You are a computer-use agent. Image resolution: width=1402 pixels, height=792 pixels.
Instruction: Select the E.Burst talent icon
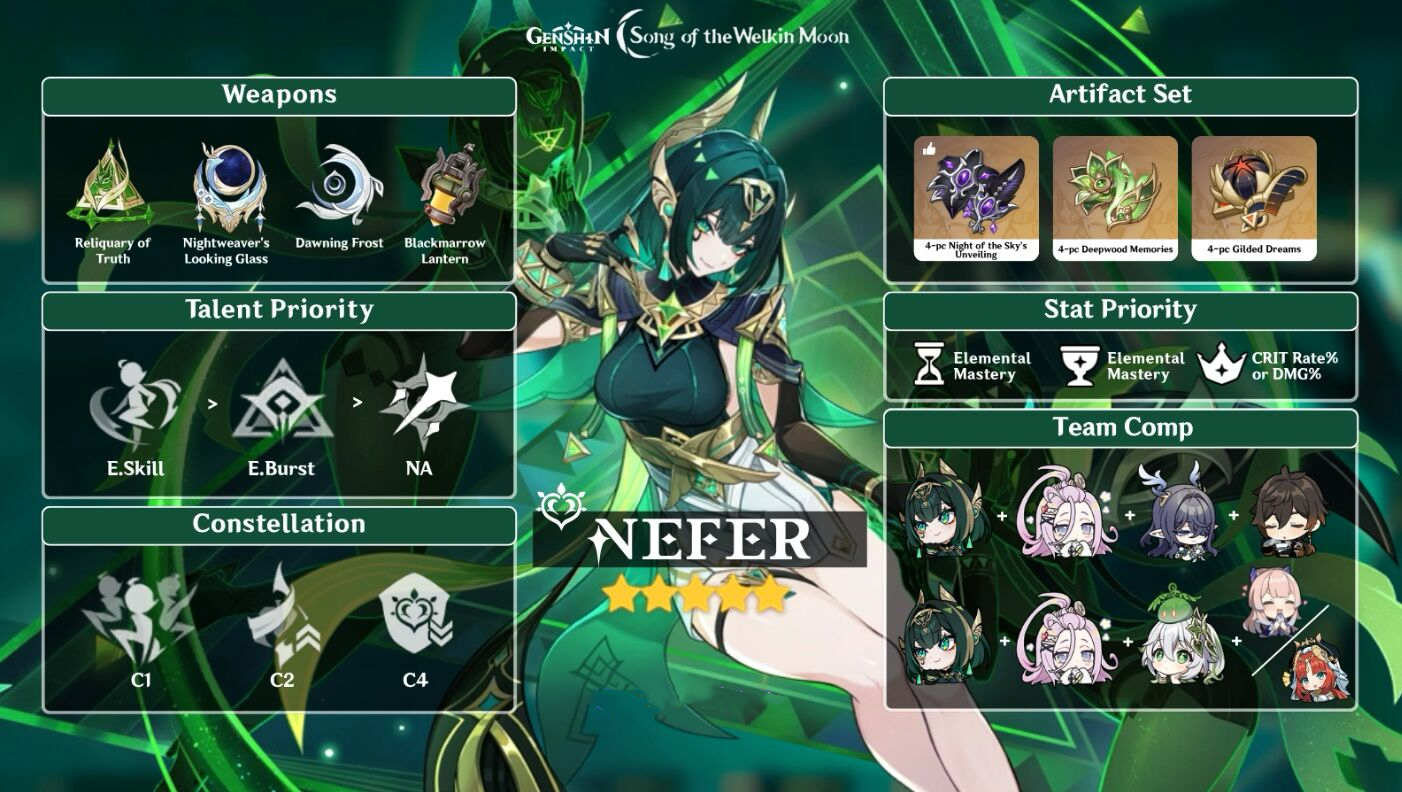281,402
